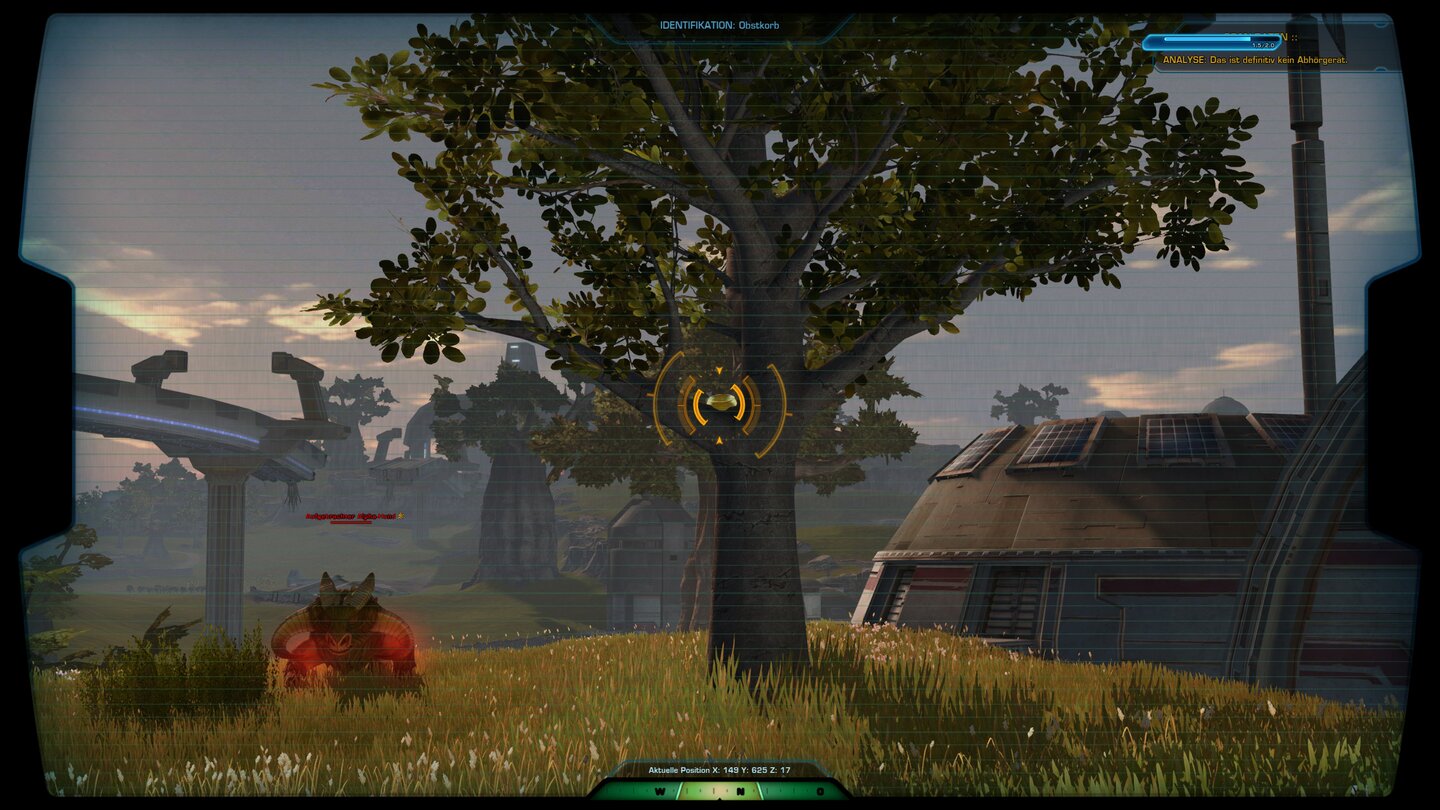Click the Aktuelle Position coordinates readout
The image size is (1440, 810).
716,772
